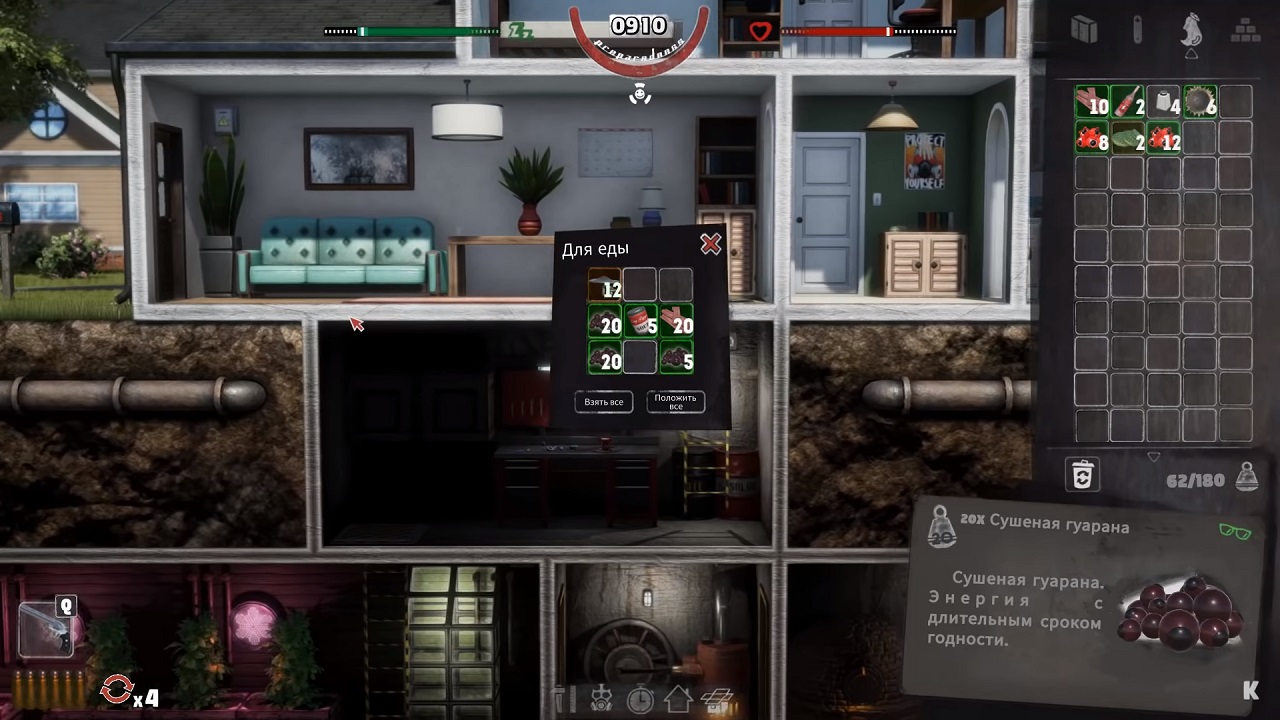The height and width of the screenshot is (720, 1280).
Task: Select the red berries stack of 12
Action: click(1163, 137)
